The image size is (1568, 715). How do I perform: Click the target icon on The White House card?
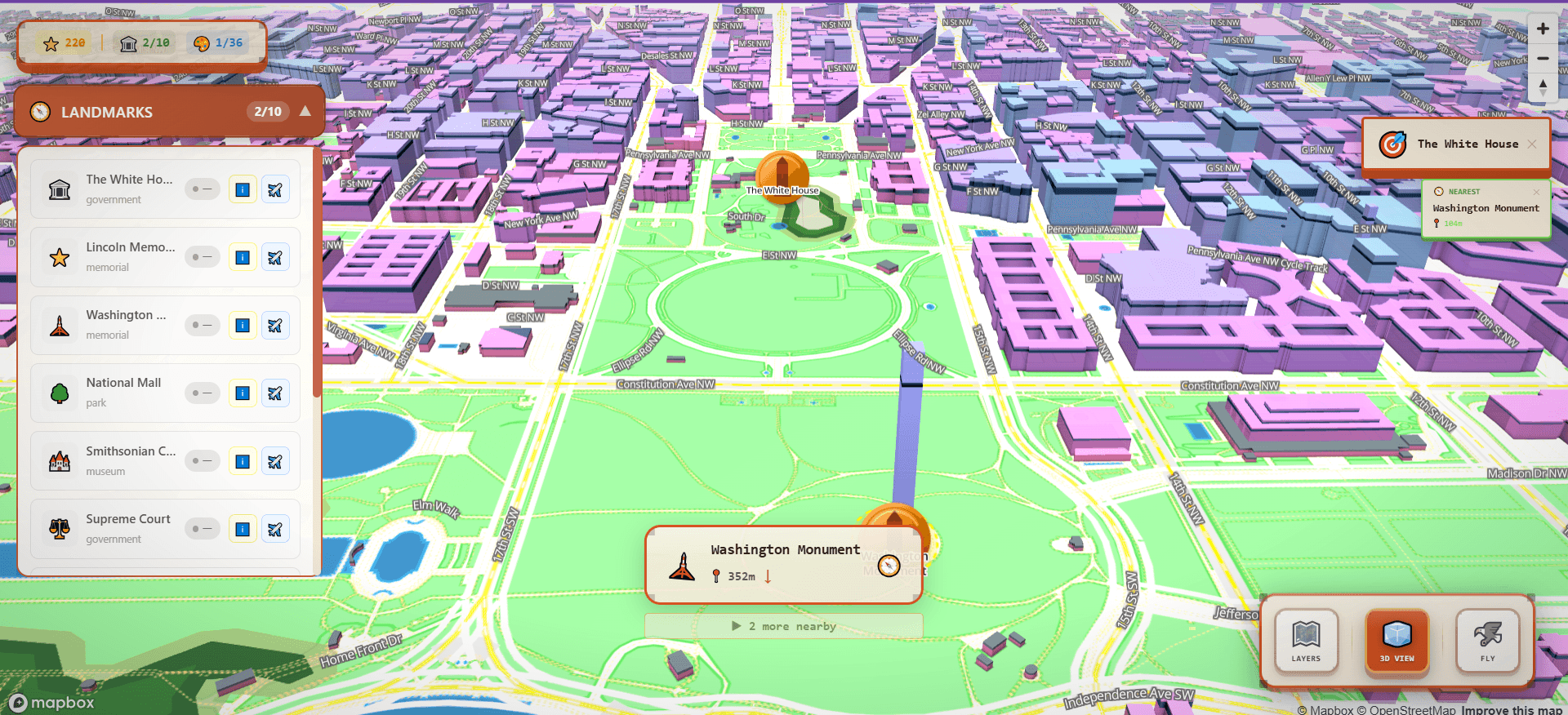(1393, 144)
